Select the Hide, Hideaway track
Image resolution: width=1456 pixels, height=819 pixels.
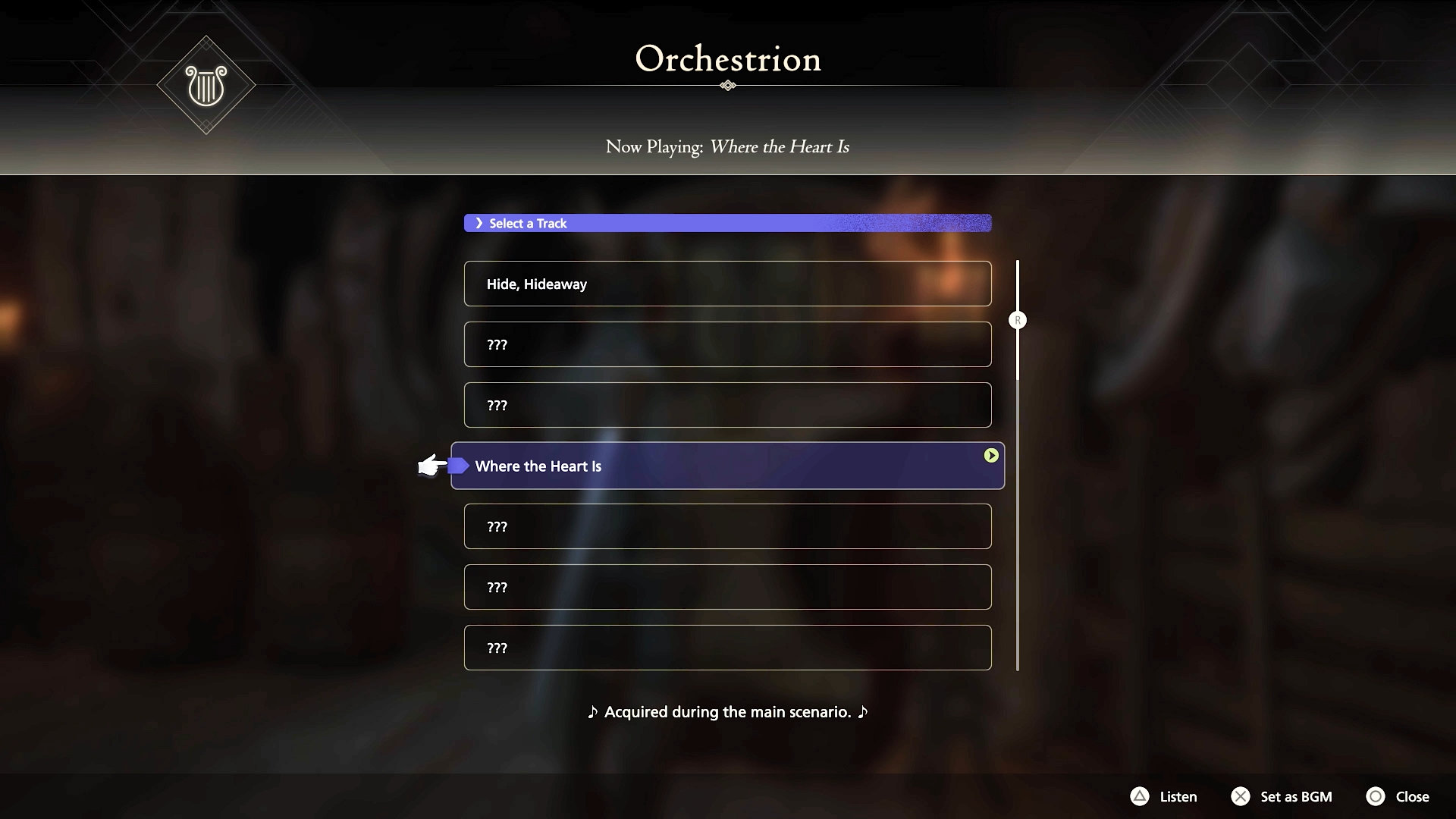coord(727,284)
